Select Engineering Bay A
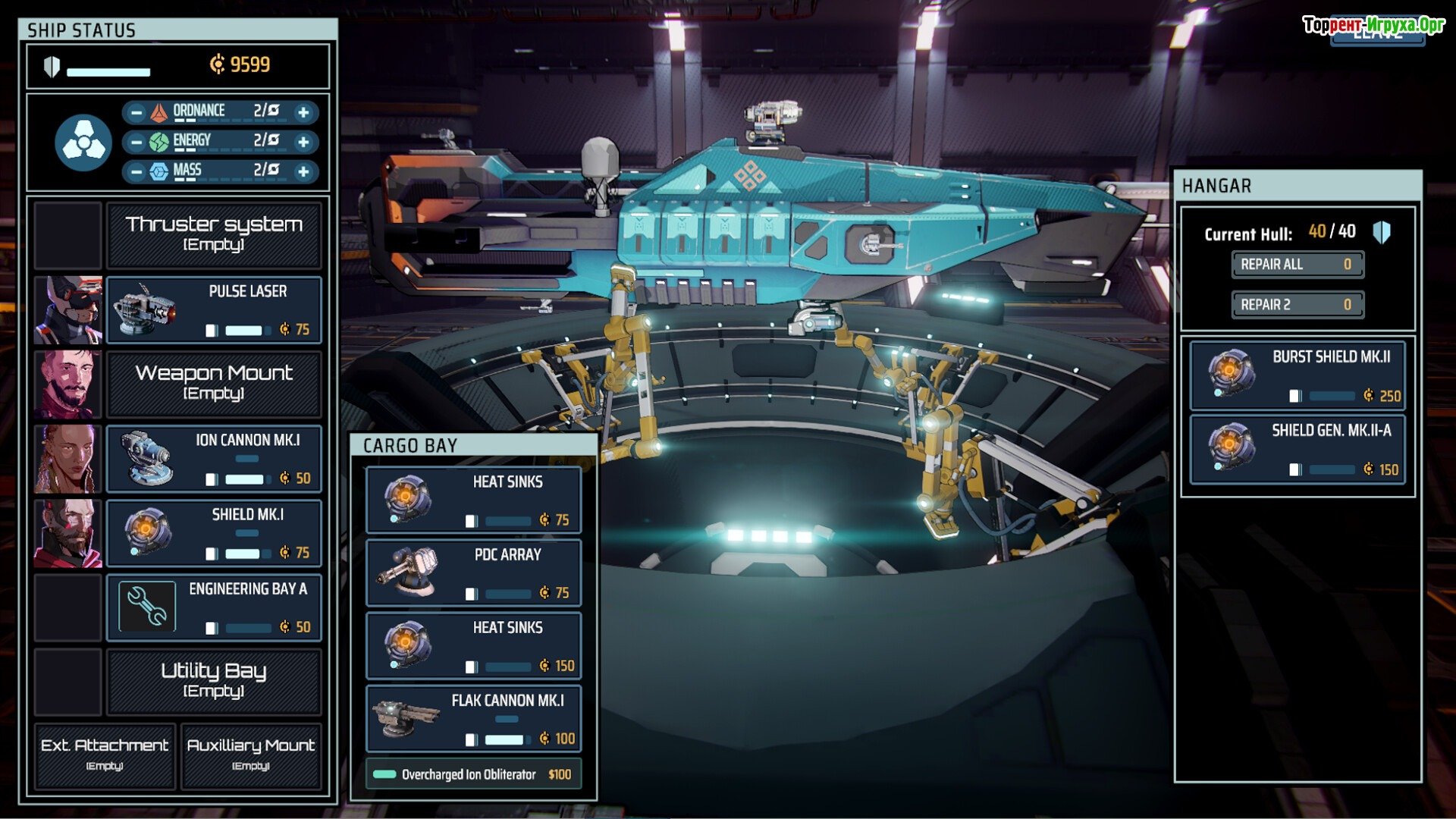Screen dimensions: 1456x819 [214, 607]
